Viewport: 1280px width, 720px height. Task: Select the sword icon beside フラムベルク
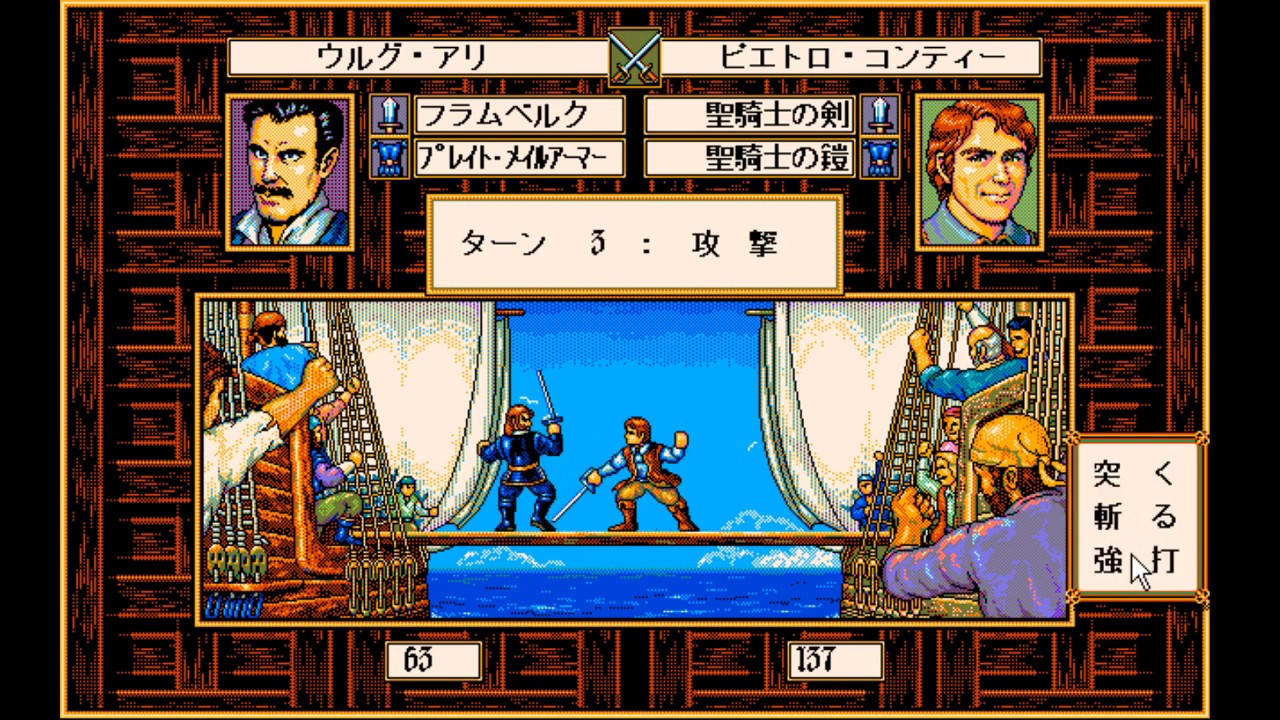click(389, 116)
